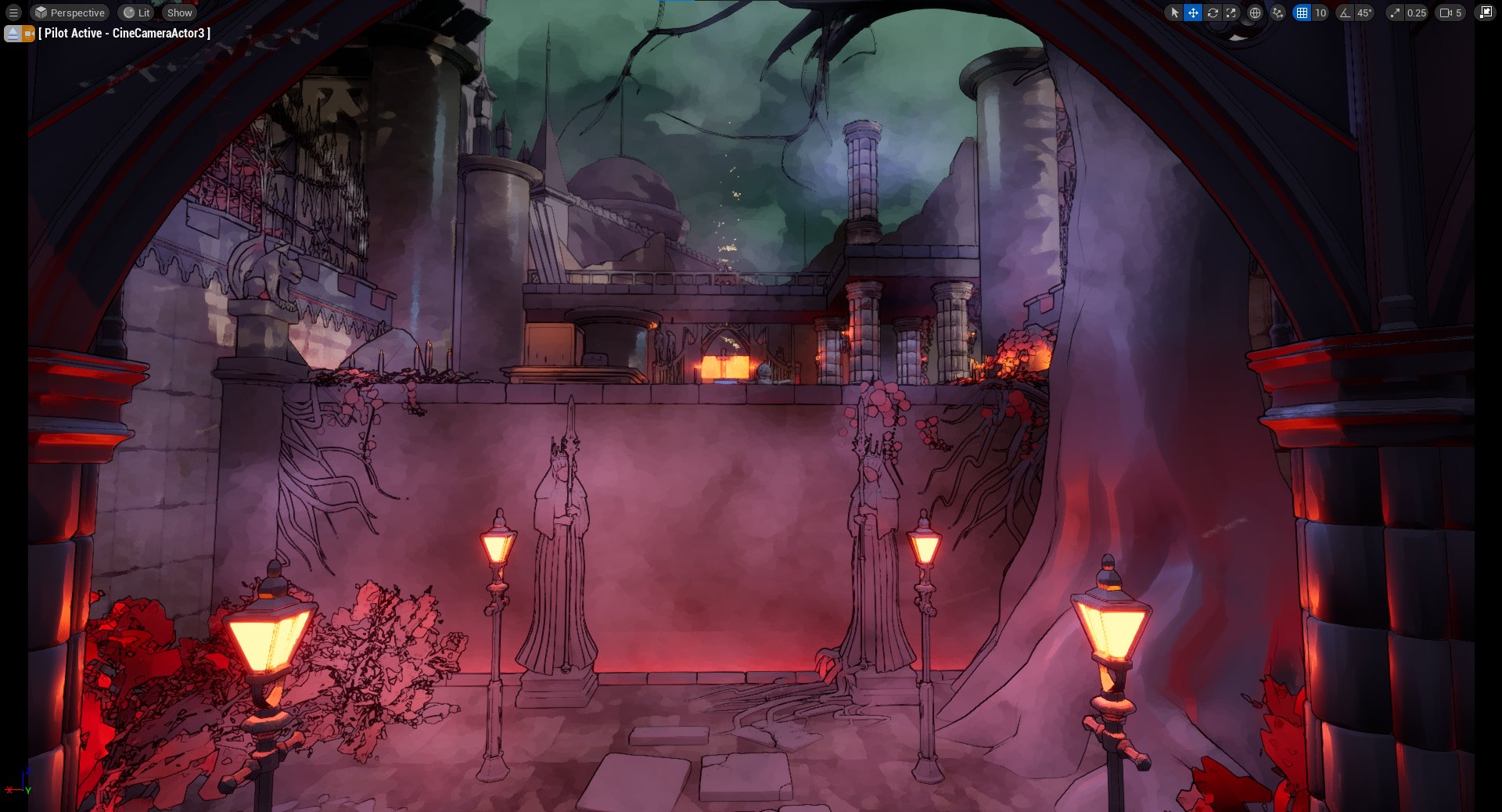Image resolution: width=1502 pixels, height=812 pixels.
Task: Open the Perspective view dropdown
Action: 70,13
